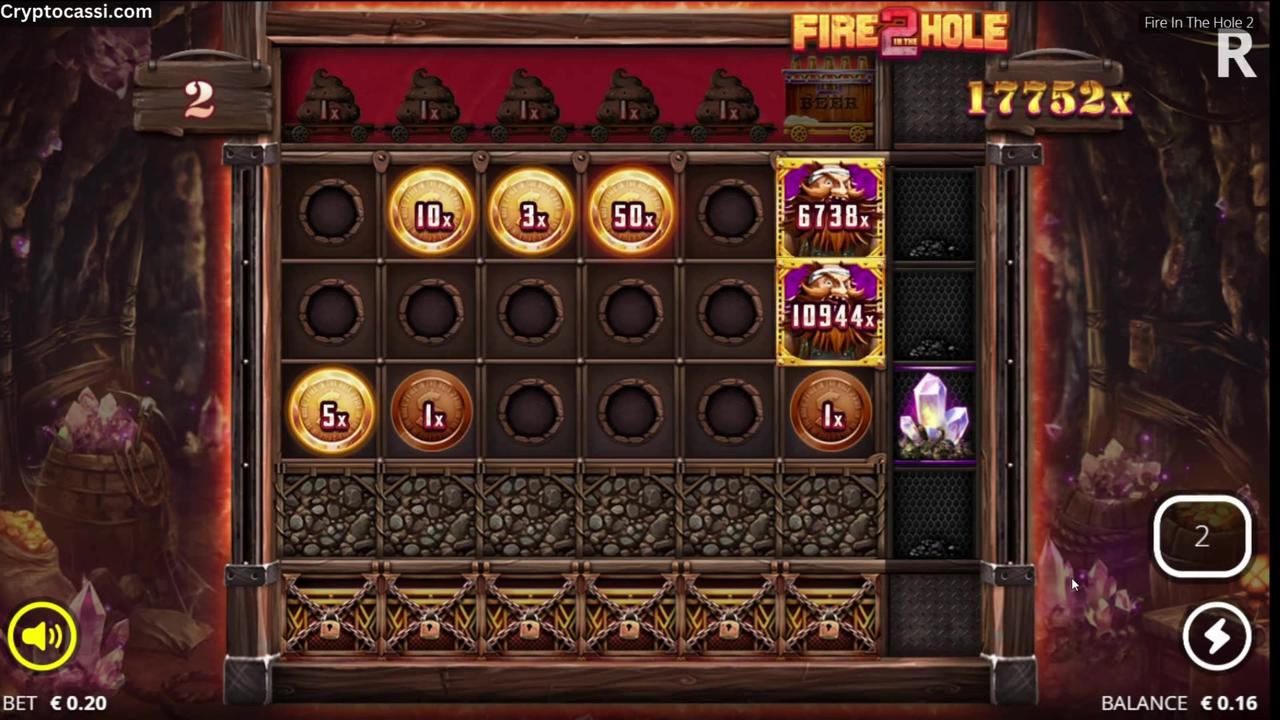The height and width of the screenshot is (720, 1280).
Task: Toggle turbo mode with the bolt button
Action: tap(1216, 637)
